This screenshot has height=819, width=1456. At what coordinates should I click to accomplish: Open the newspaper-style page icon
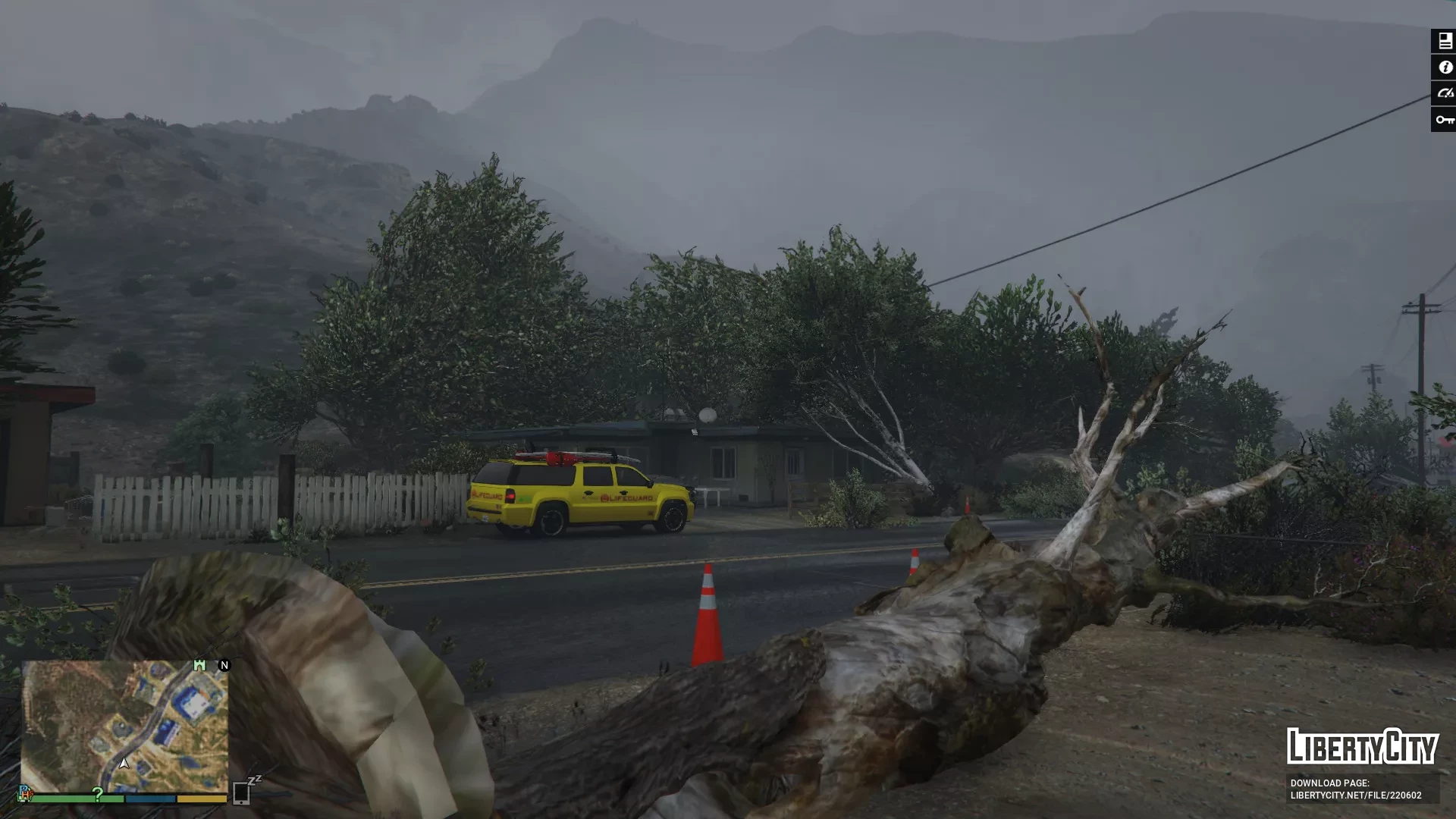(x=1445, y=41)
